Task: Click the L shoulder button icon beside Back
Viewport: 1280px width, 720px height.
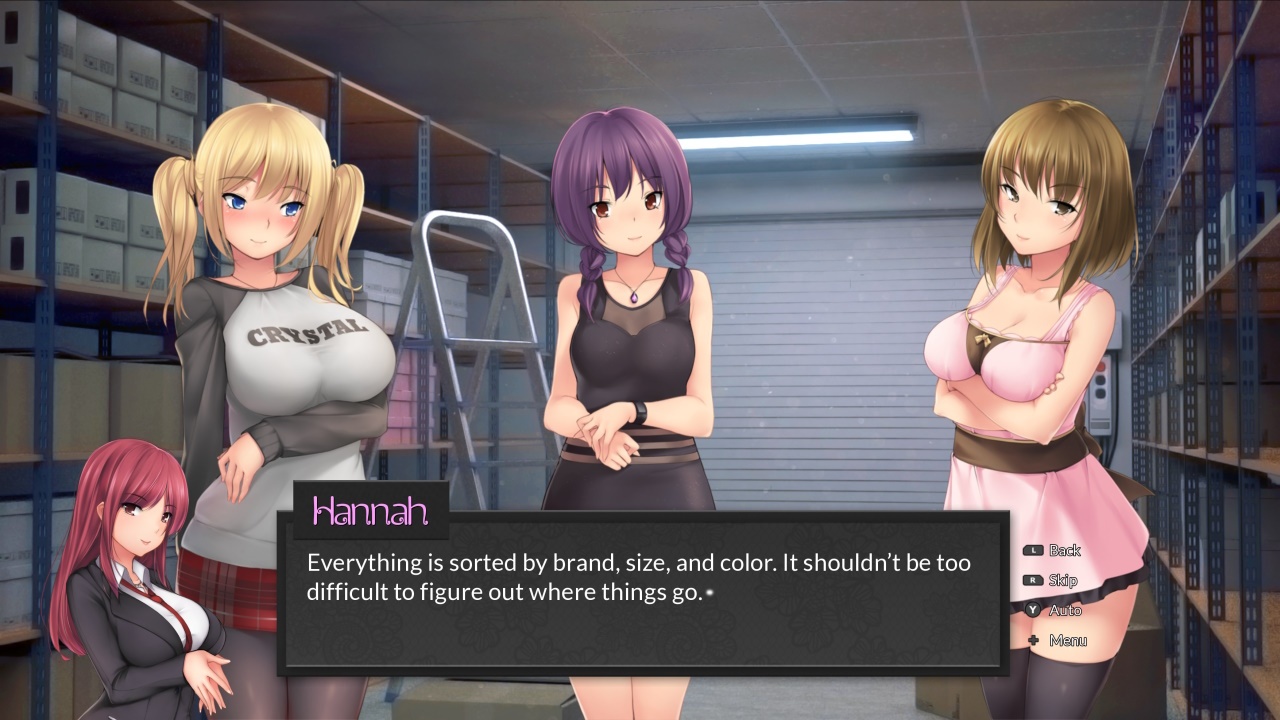Action: point(1033,550)
